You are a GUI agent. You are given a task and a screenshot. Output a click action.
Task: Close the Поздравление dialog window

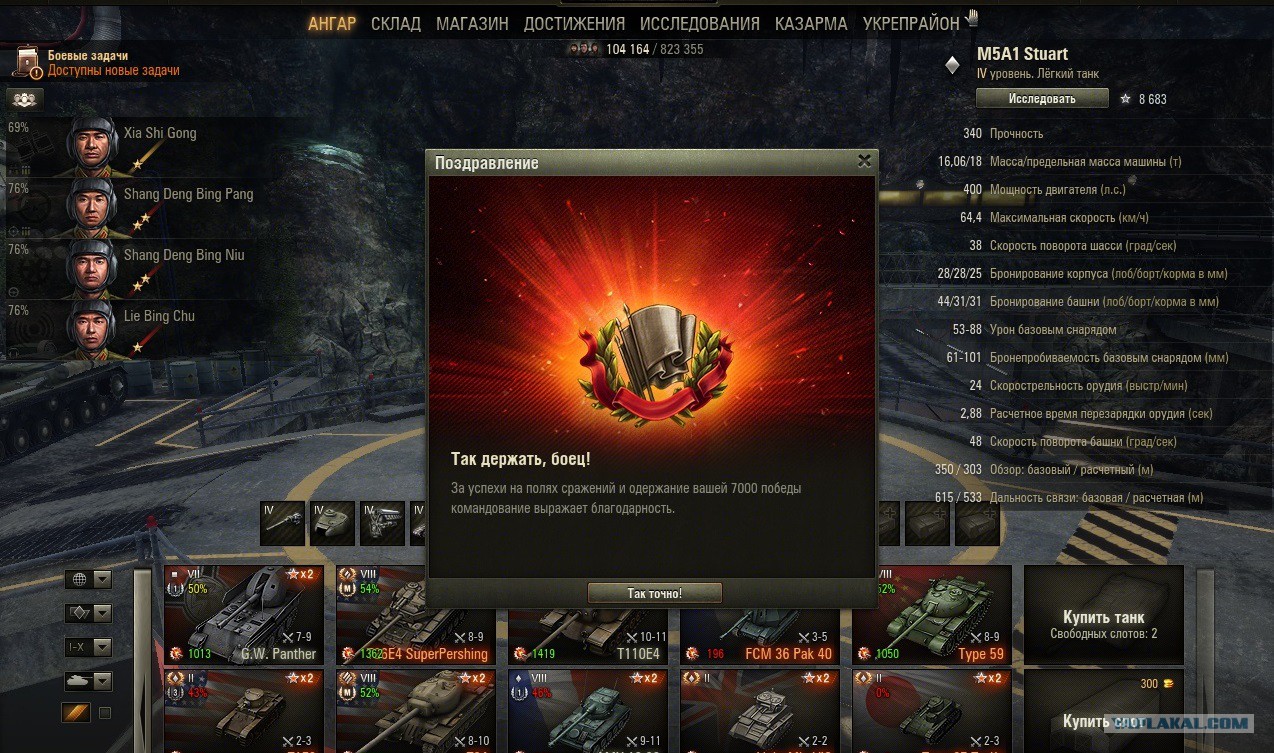865,160
